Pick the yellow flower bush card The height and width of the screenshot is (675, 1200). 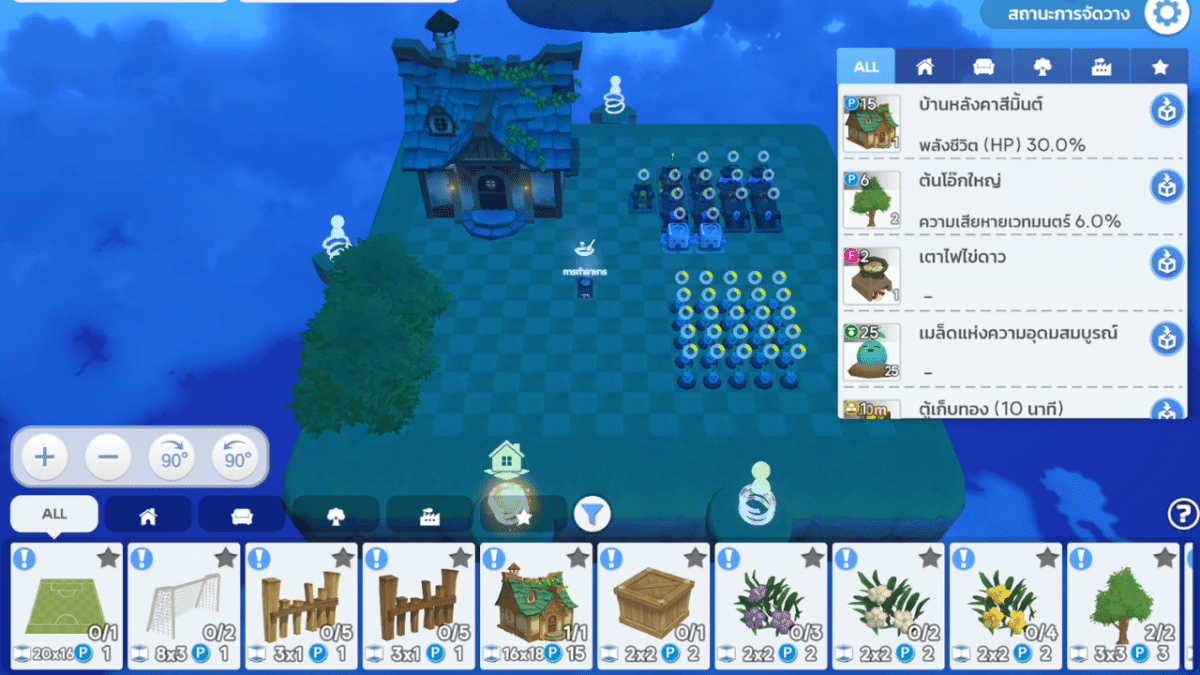tap(1005, 606)
